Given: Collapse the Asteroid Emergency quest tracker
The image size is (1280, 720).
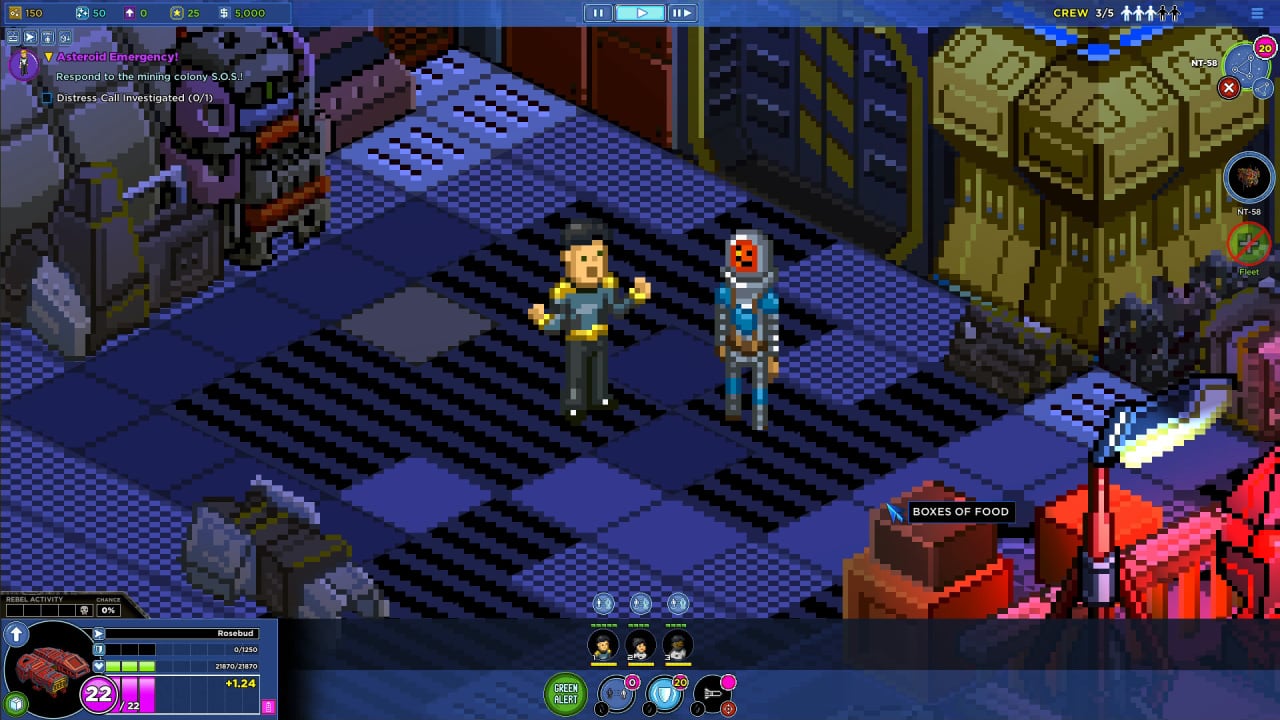Looking at the screenshot, I should pos(48,57).
